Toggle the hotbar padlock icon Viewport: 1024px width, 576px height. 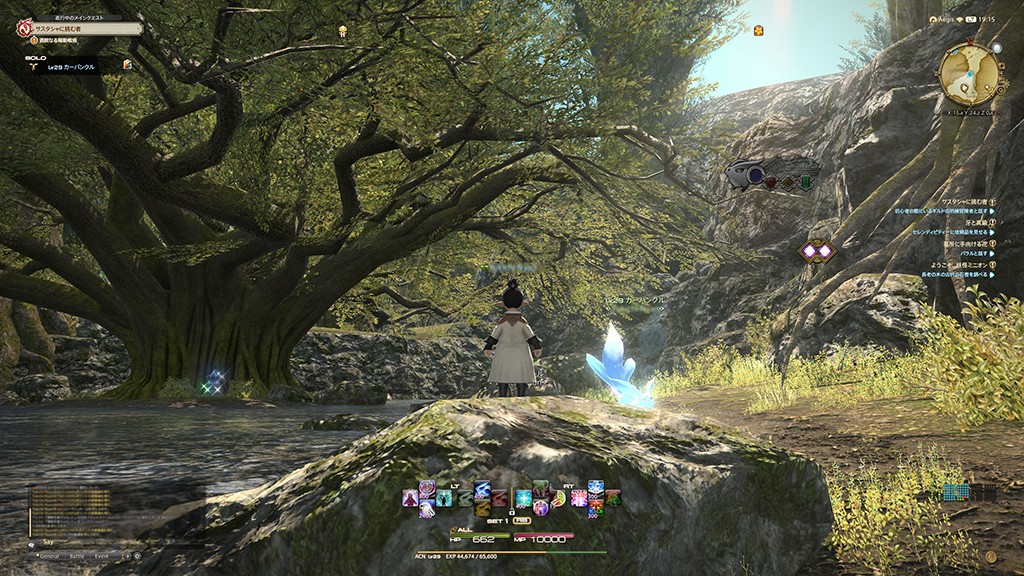click(512, 512)
